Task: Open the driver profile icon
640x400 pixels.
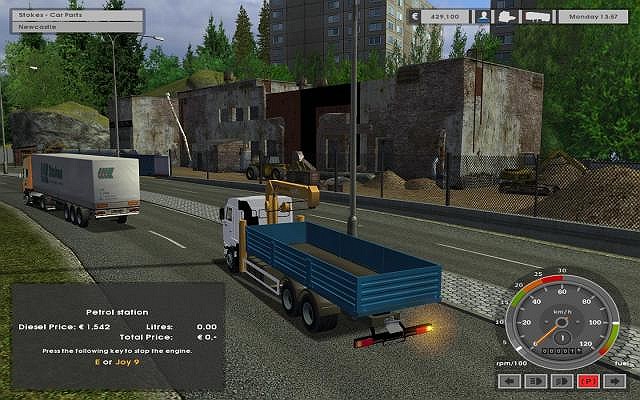Action: coord(483,16)
